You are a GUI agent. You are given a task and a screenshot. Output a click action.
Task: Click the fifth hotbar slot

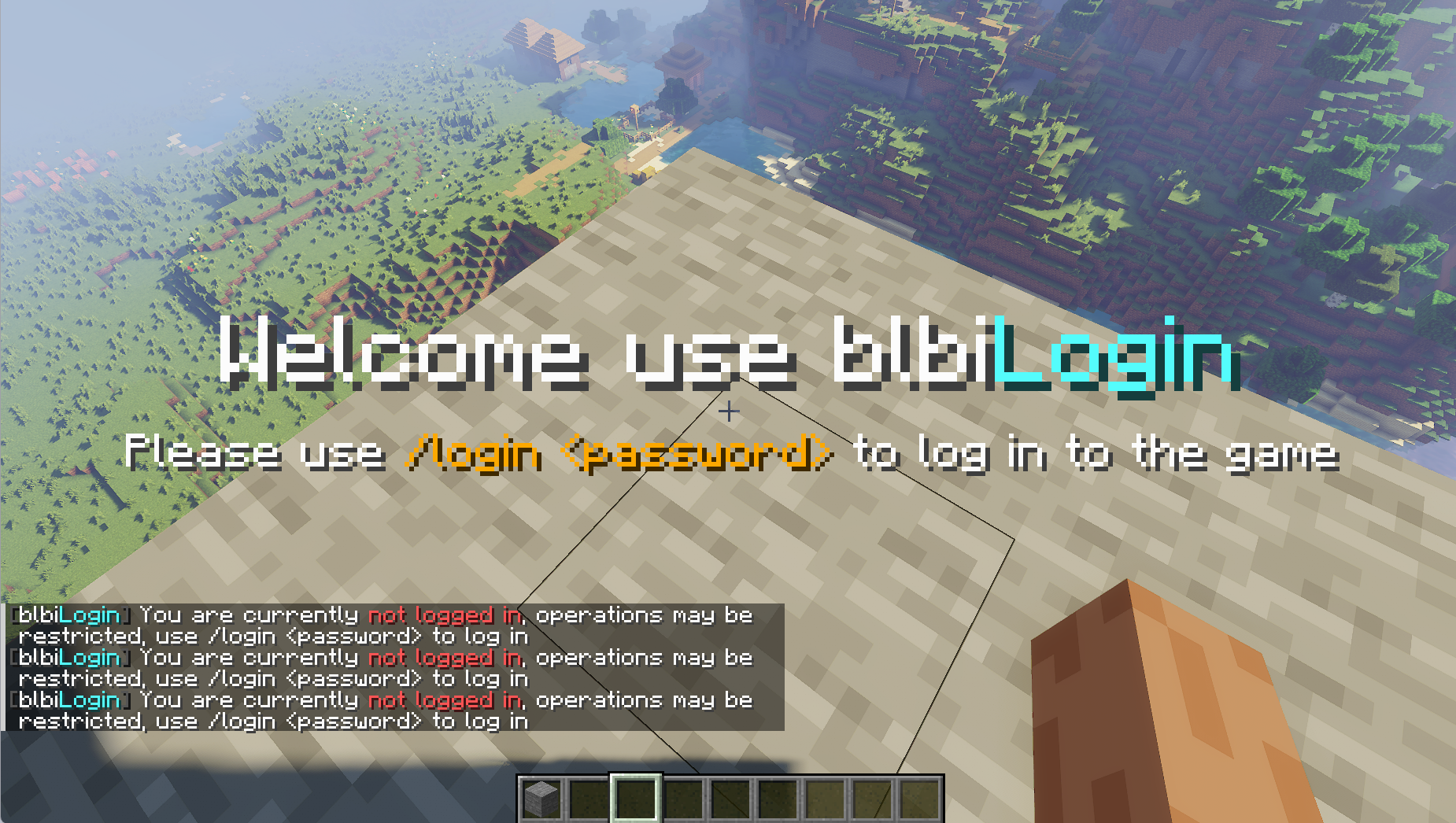coord(729,796)
